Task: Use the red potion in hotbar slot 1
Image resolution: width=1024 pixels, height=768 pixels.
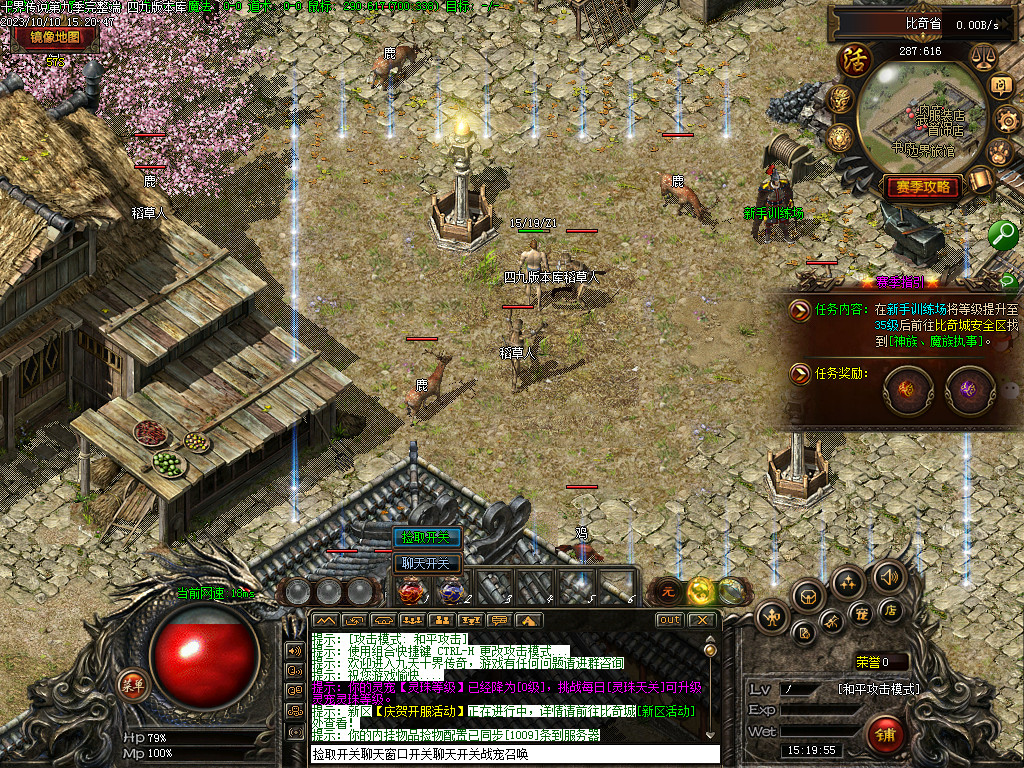Action: click(x=411, y=590)
